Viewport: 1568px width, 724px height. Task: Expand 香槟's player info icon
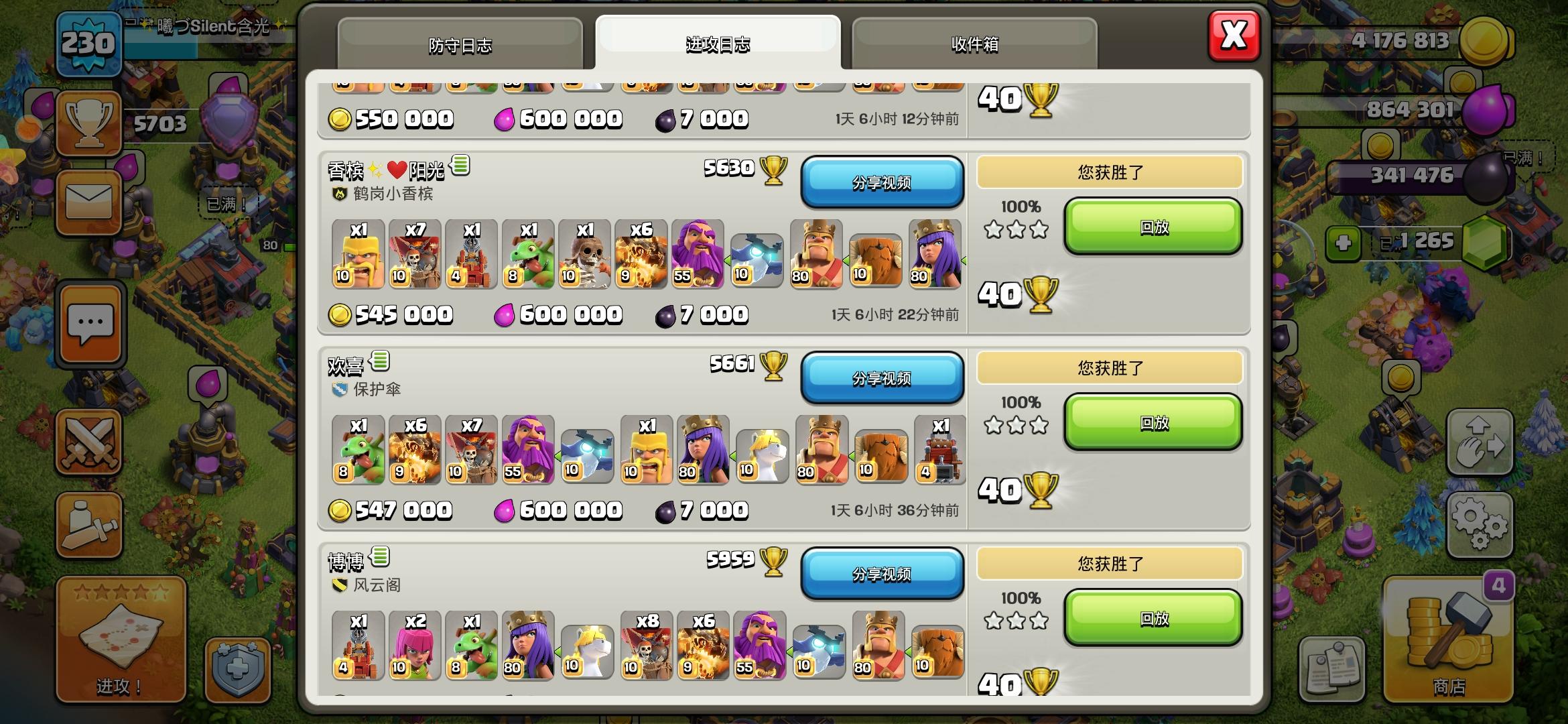(x=459, y=166)
